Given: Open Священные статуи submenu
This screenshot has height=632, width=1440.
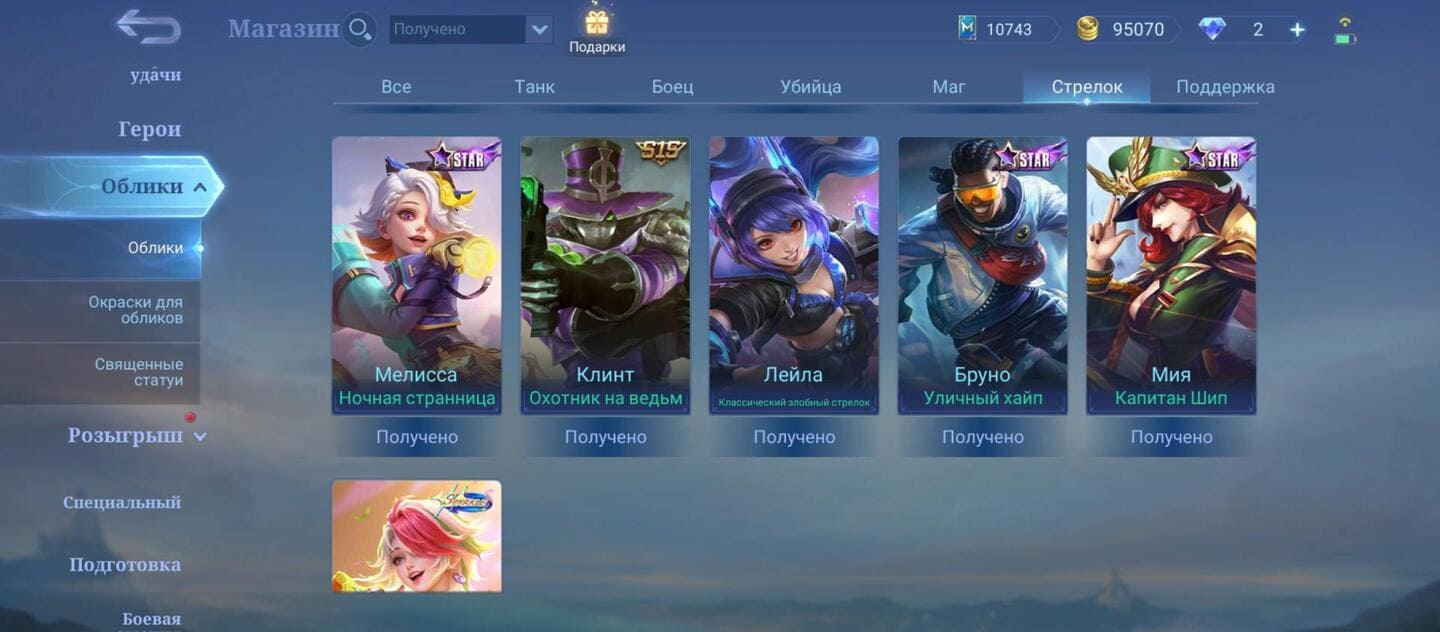Looking at the screenshot, I should (x=138, y=373).
